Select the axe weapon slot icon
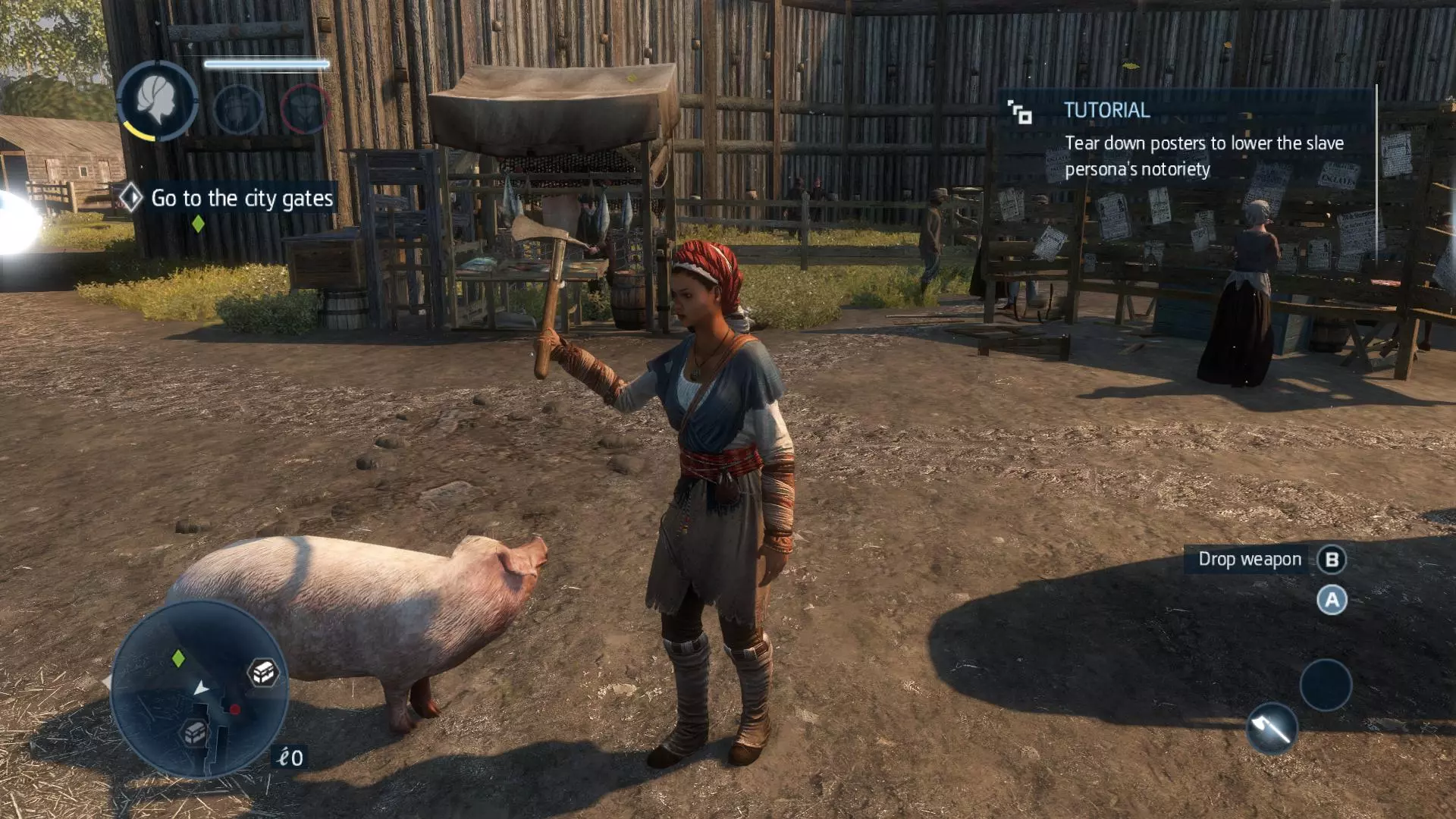 coord(1272,729)
